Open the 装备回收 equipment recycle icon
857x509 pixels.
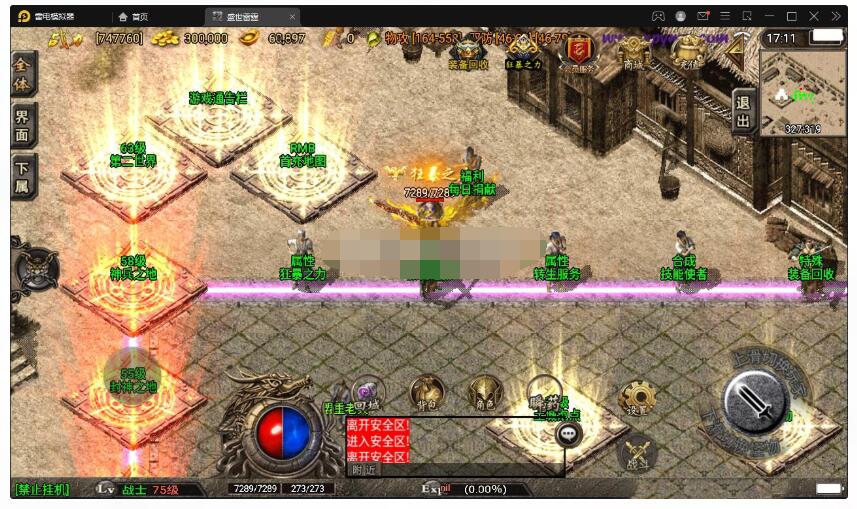click(468, 50)
